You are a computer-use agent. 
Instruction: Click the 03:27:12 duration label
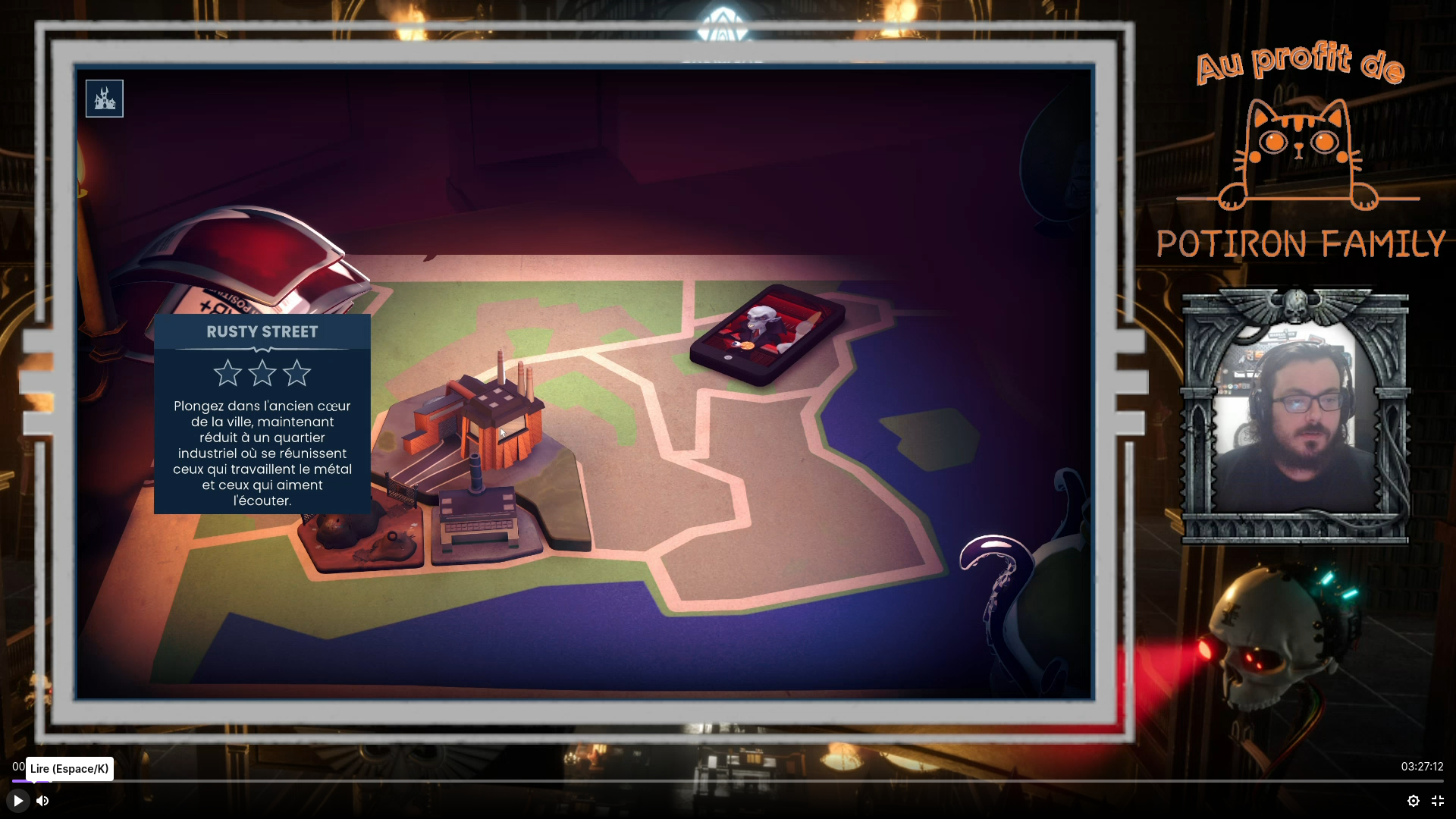click(1423, 767)
